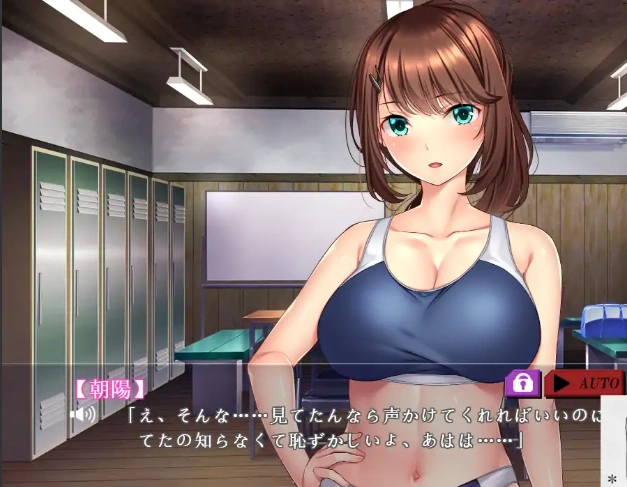This screenshot has height=487, width=627.
Task: Click the purple padlock icon
Action: (523, 383)
